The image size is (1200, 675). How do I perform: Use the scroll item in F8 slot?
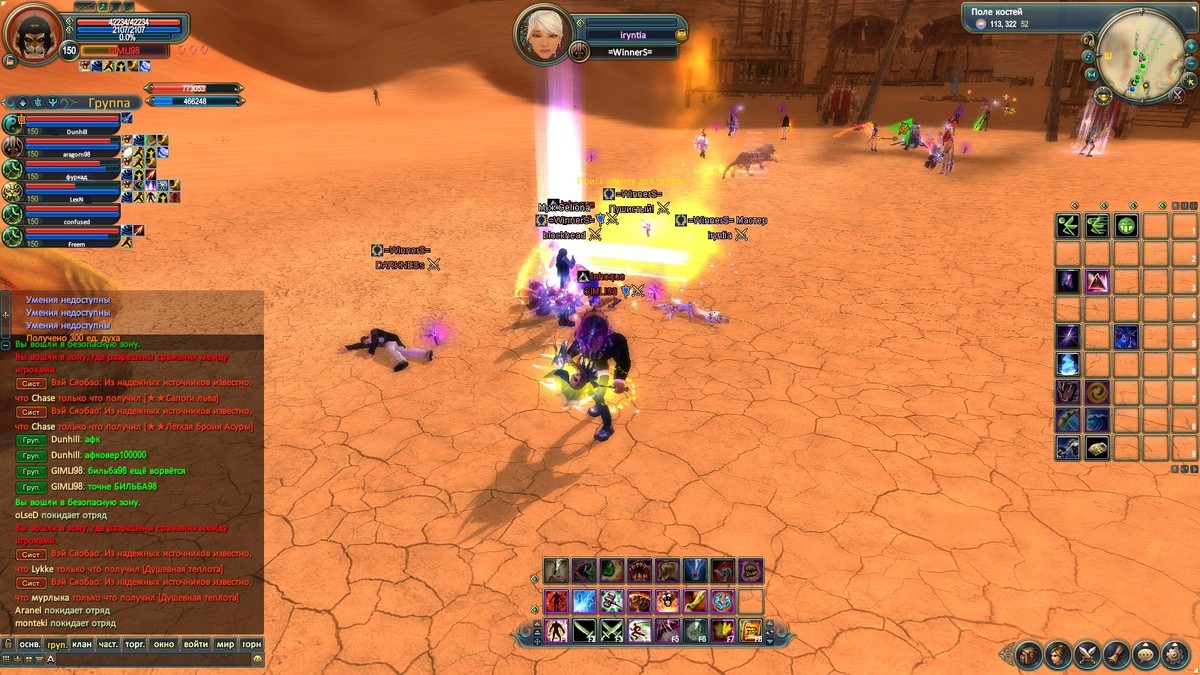pyautogui.click(x=750, y=630)
